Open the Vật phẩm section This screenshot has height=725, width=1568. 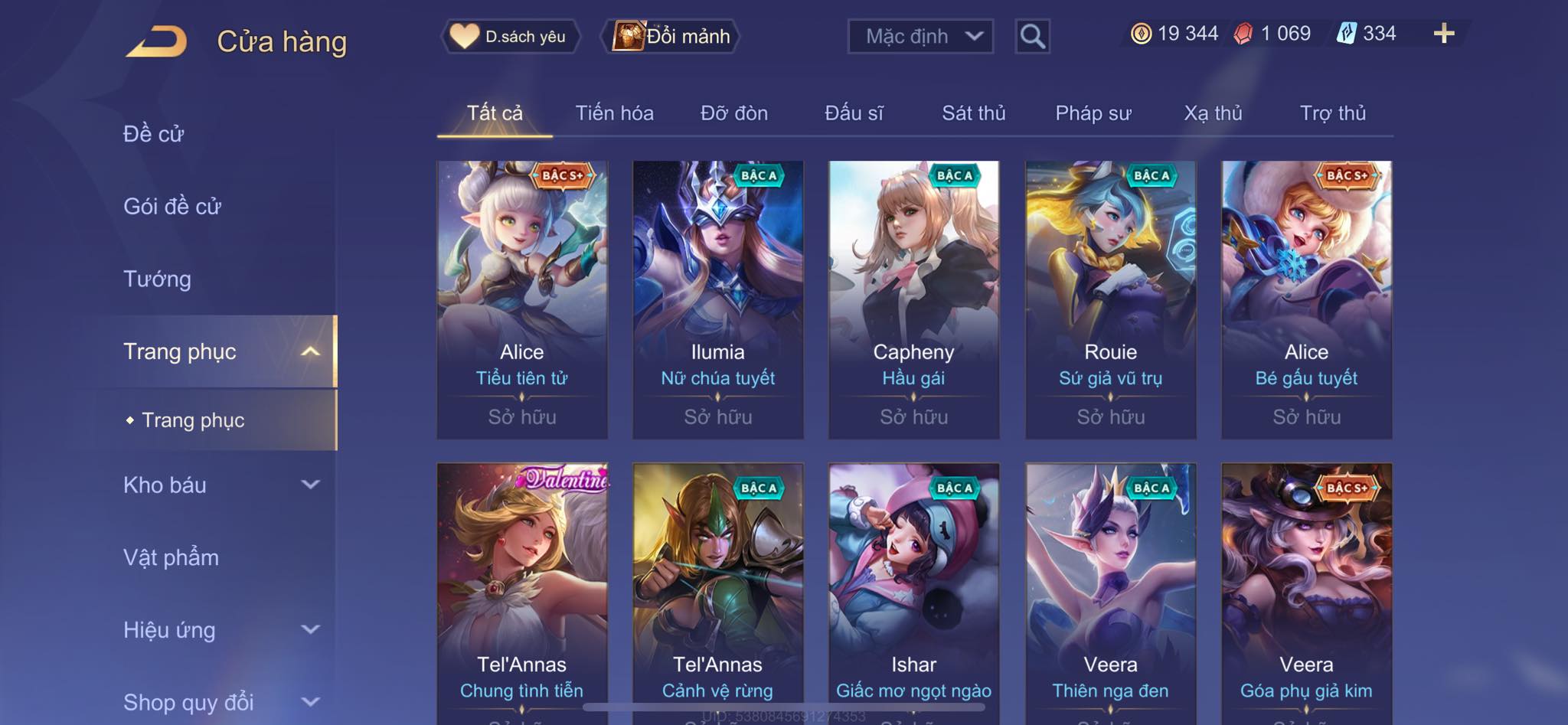click(171, 557)
